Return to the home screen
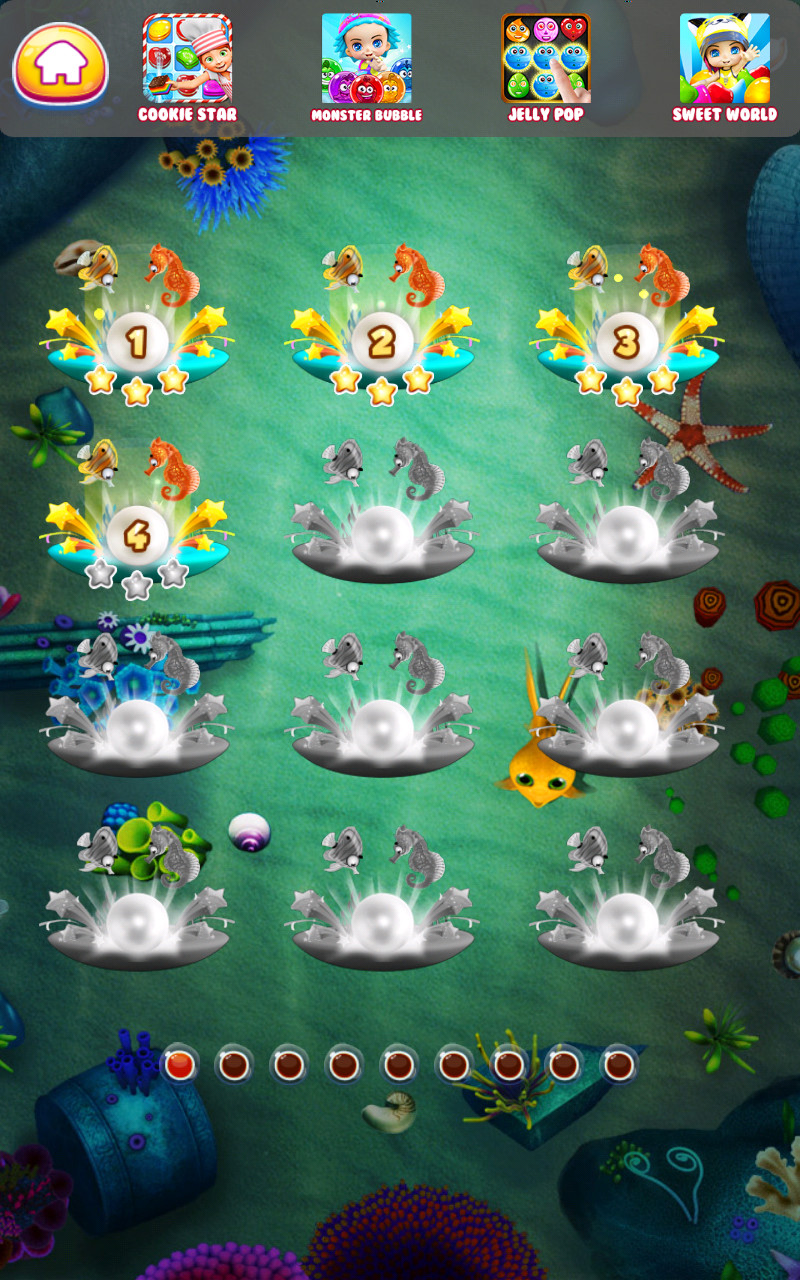Image resolution: width=800 pixels, height=1280 pixels. pyautogui.click(x=60, y=65)
